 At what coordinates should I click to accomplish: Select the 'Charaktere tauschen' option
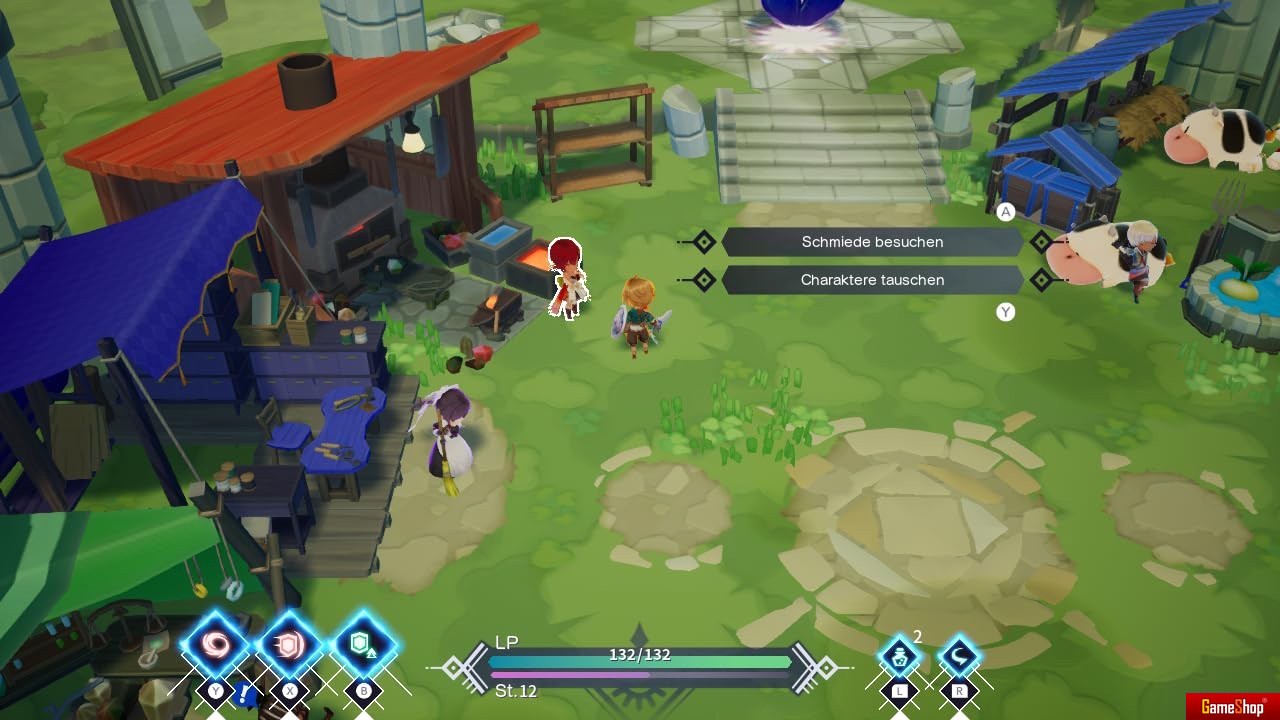872,280
